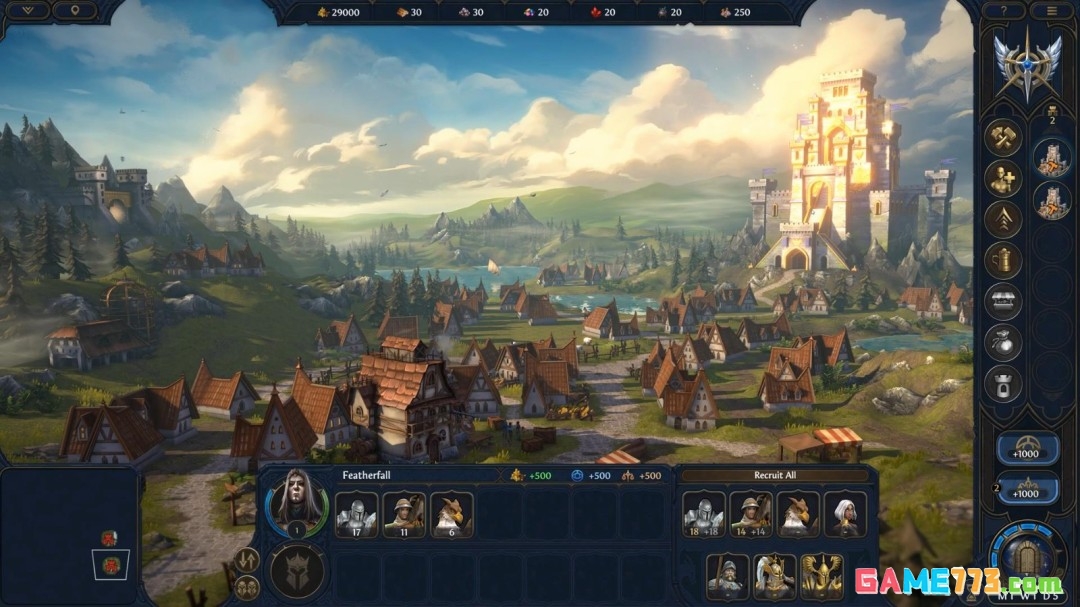Click the map pin location button
This screenshot has width=1080, height=607.
75,11
